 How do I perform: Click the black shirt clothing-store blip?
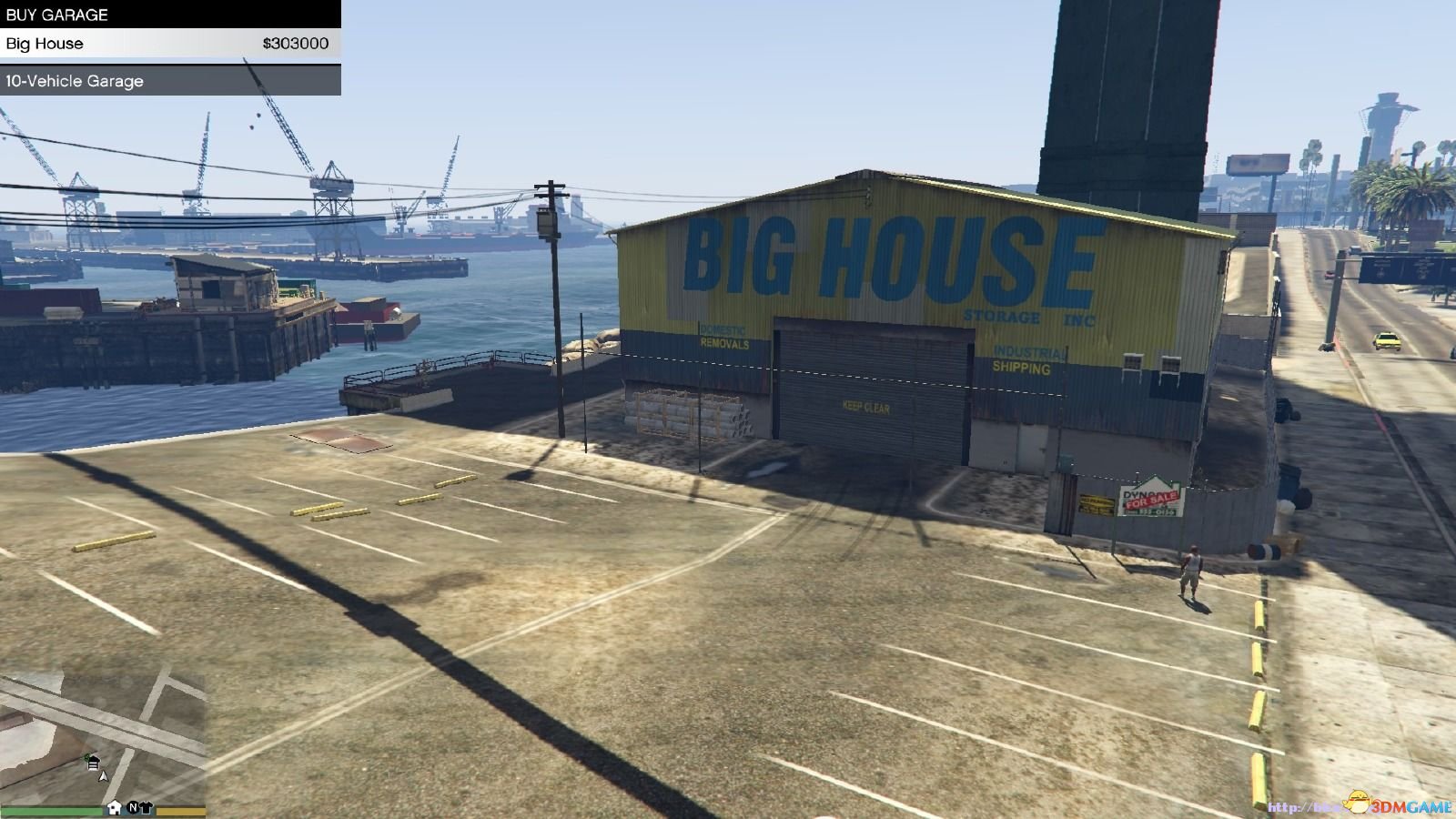click(x=147, y=807)
